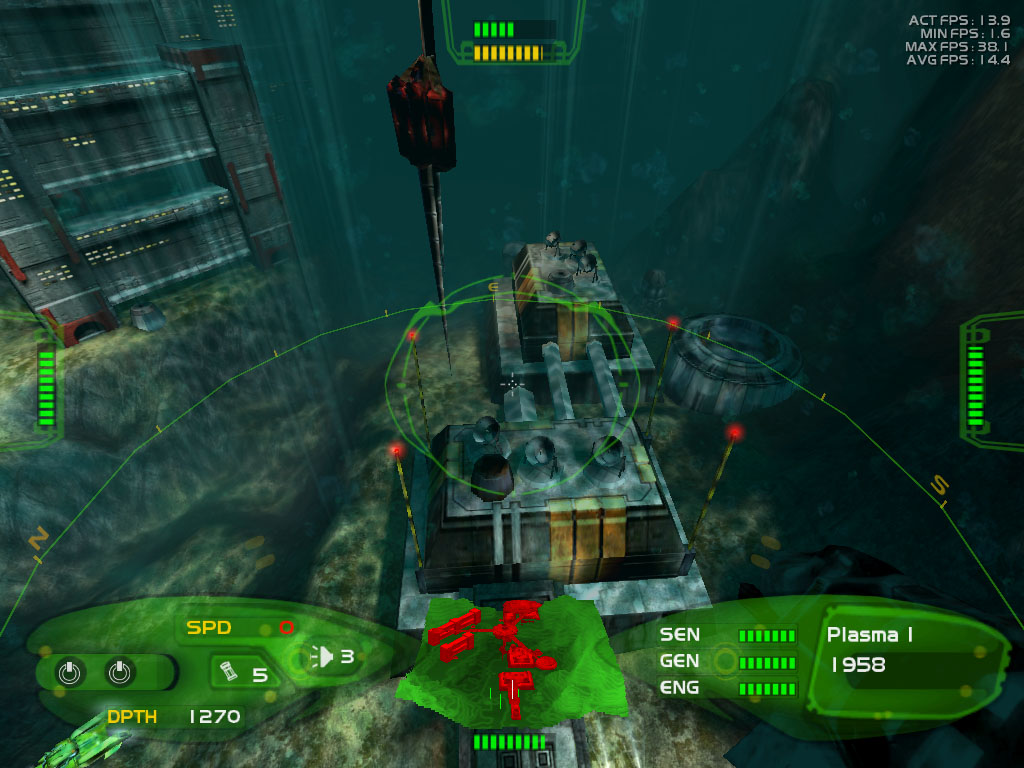1024x768 pixels.
Task: Click the green terrain minimap
Action: tap(498, 660)
